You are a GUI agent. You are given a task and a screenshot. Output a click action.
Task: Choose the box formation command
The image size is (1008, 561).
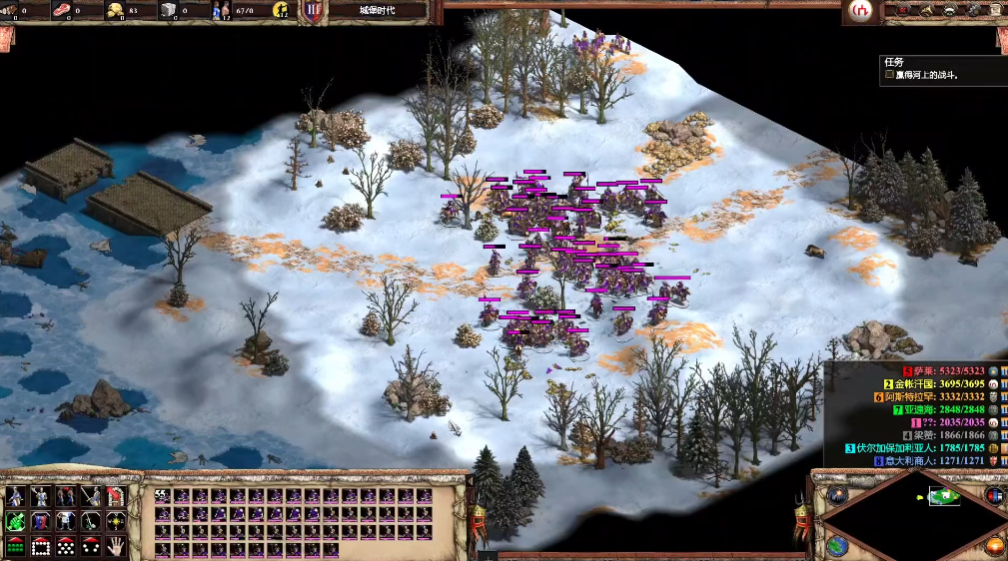[41, 546]
